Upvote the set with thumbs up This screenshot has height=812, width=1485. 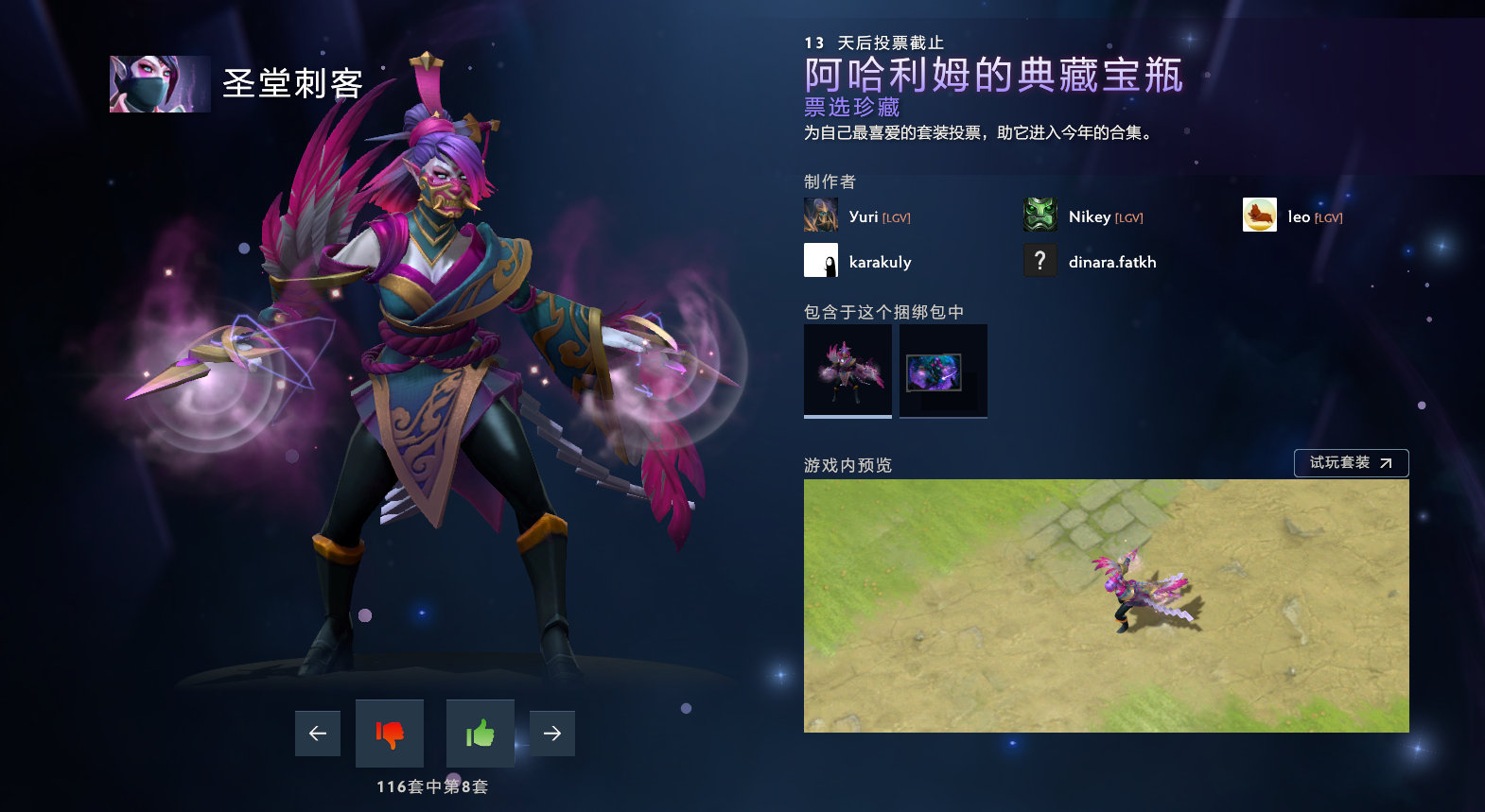(x=480, y=733)
